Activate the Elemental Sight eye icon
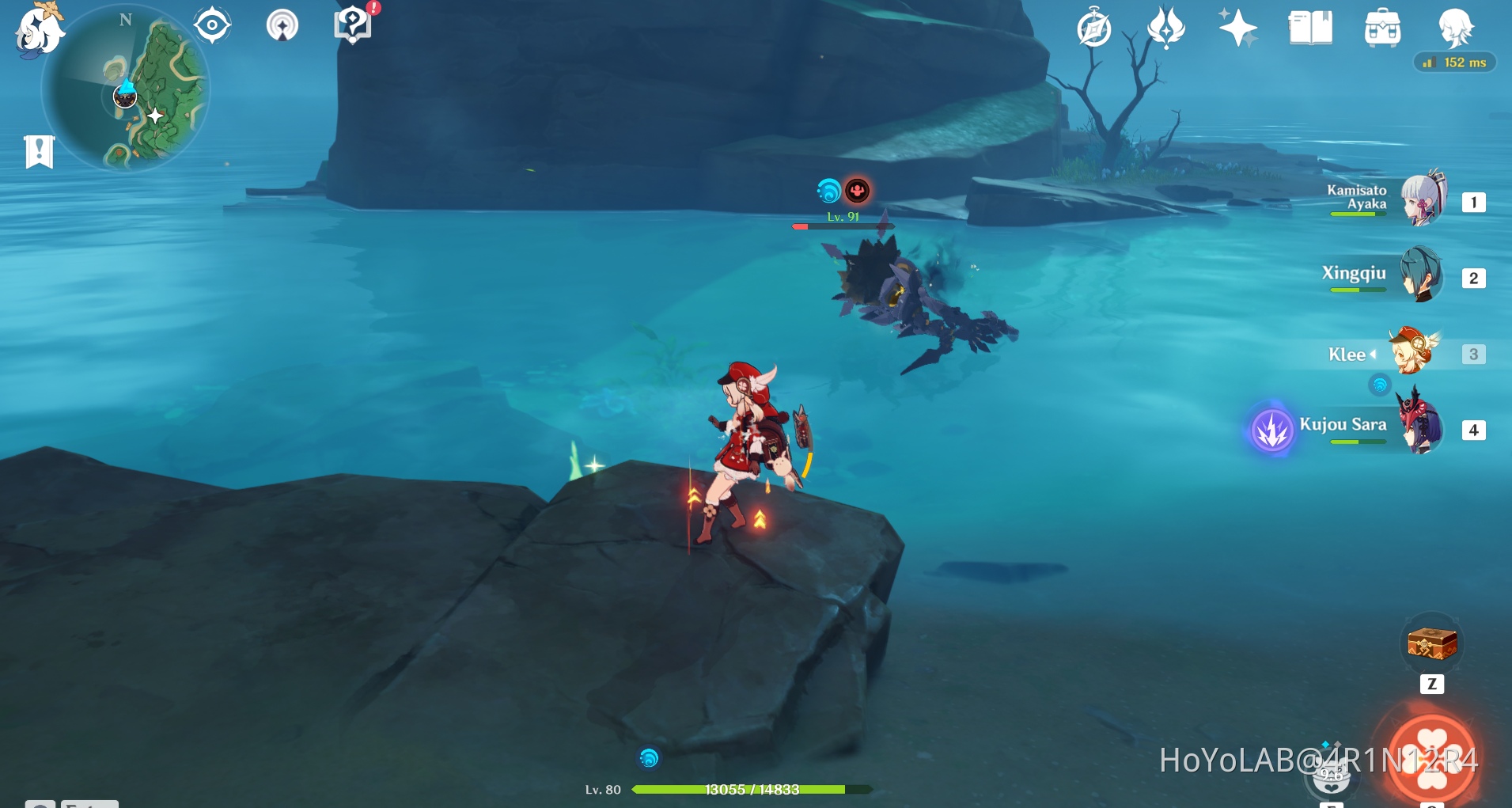 [x=211, y=25]
